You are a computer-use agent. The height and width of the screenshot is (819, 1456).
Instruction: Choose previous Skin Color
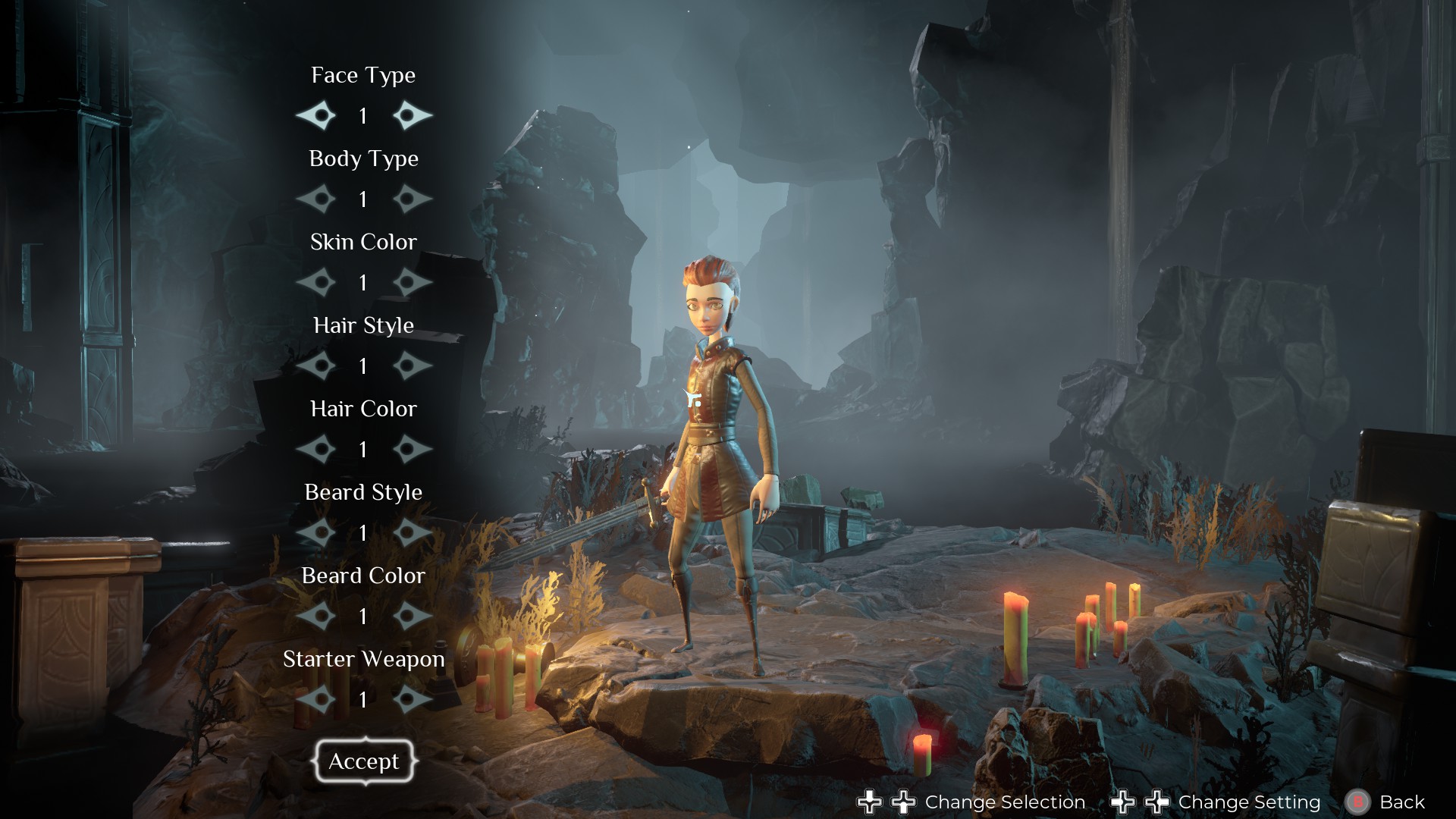[x=316, y=282]
